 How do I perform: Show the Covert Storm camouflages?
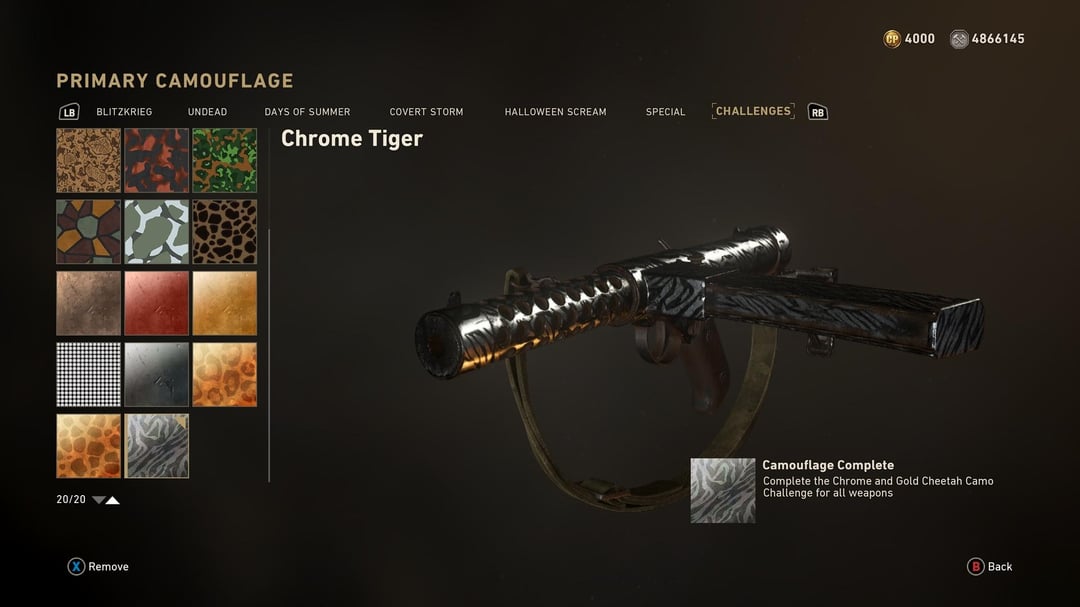[426, 112]
